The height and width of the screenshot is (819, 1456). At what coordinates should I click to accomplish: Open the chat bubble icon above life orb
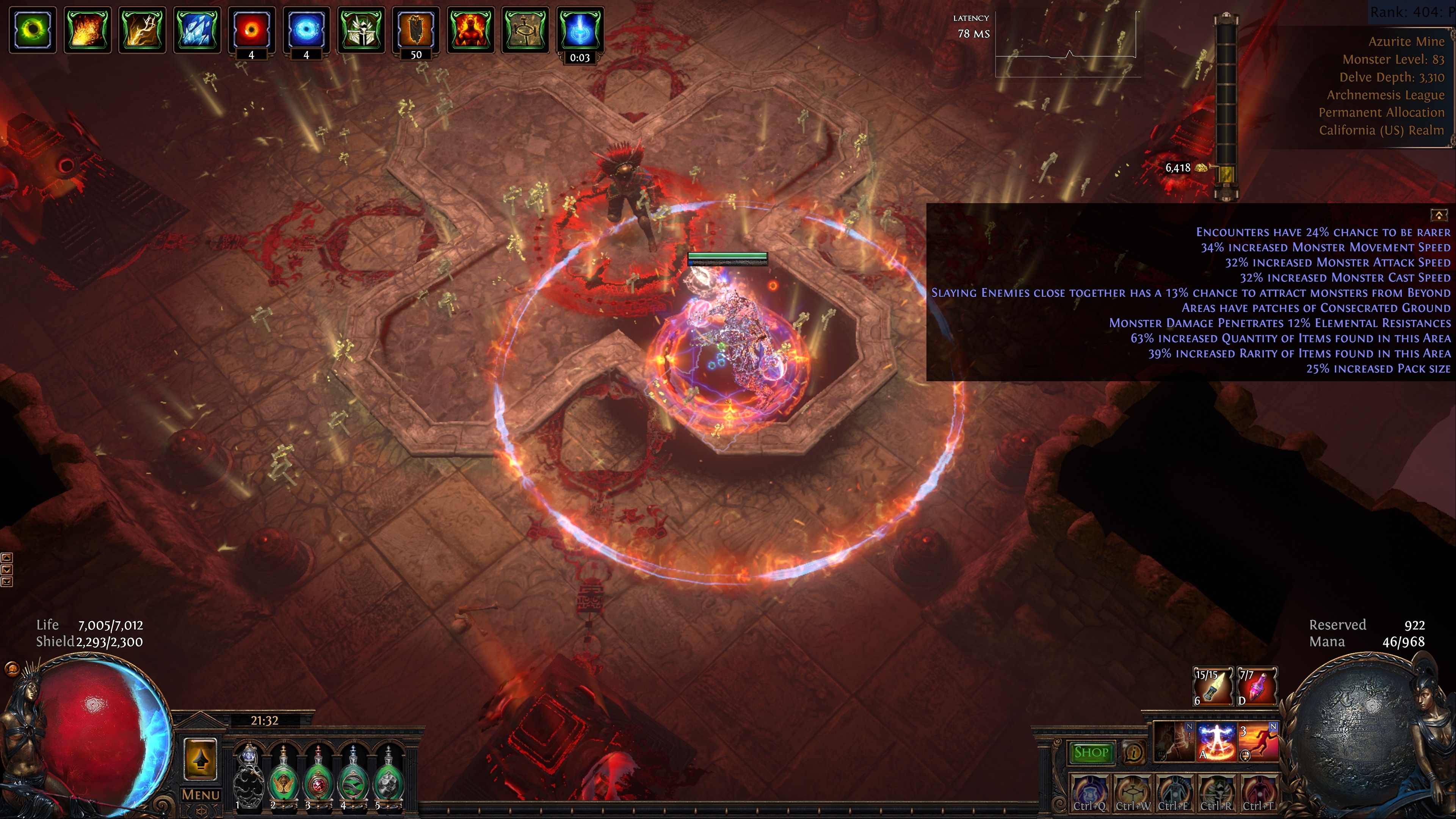coord(11,669)
